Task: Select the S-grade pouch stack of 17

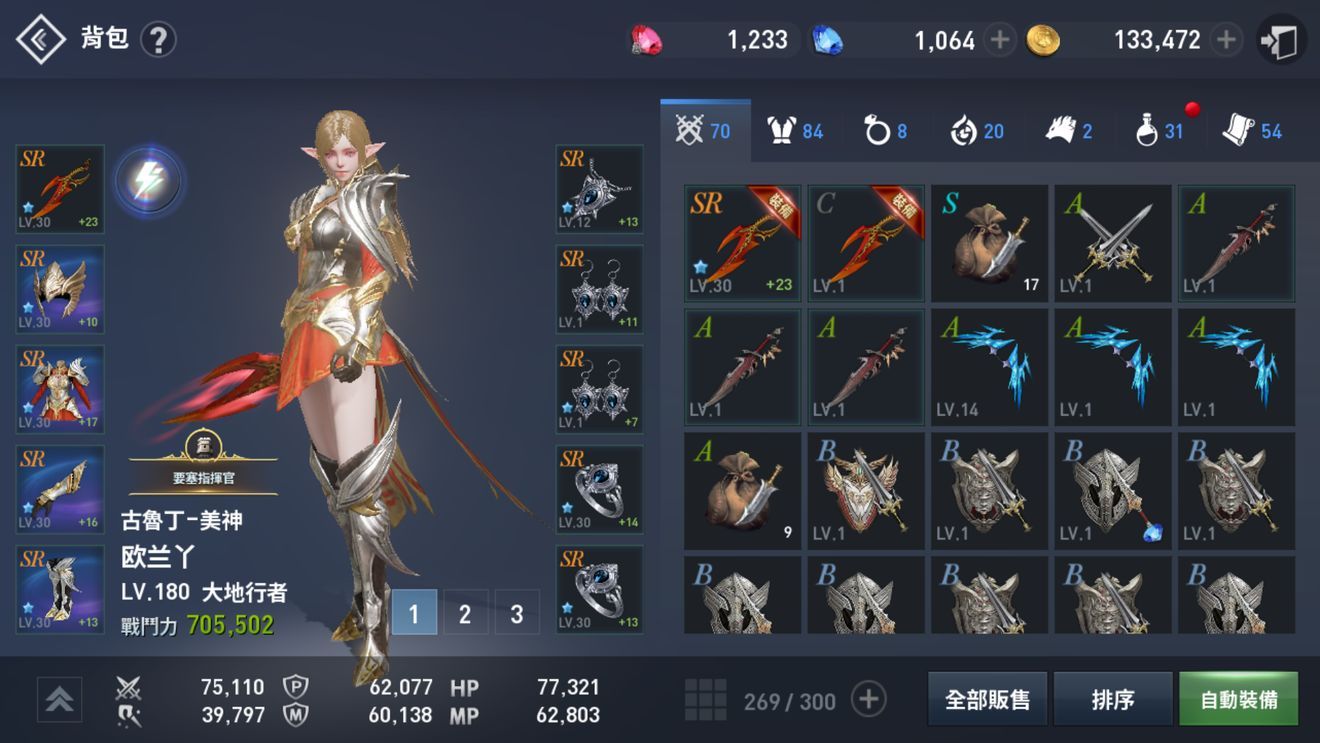Action: (989, 241)
